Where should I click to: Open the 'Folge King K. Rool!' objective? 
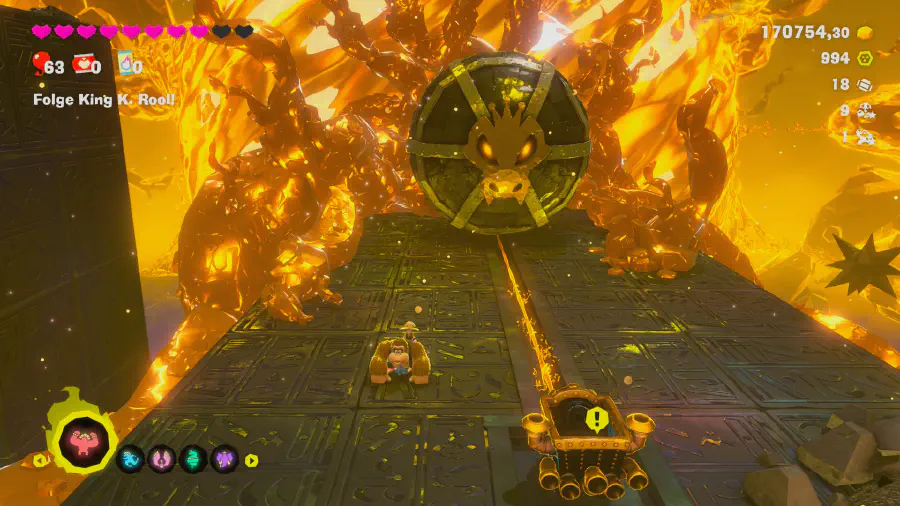point(104,99)
